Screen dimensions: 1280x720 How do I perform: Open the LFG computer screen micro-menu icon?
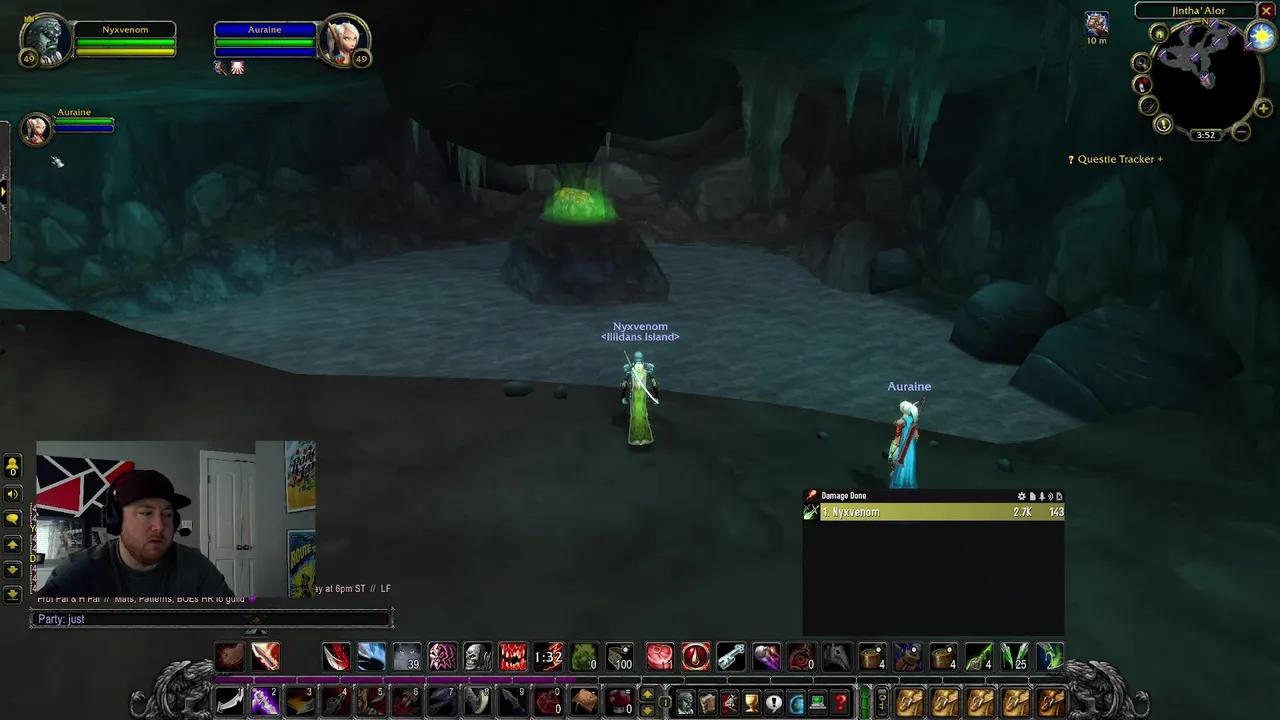pos(816,701)
